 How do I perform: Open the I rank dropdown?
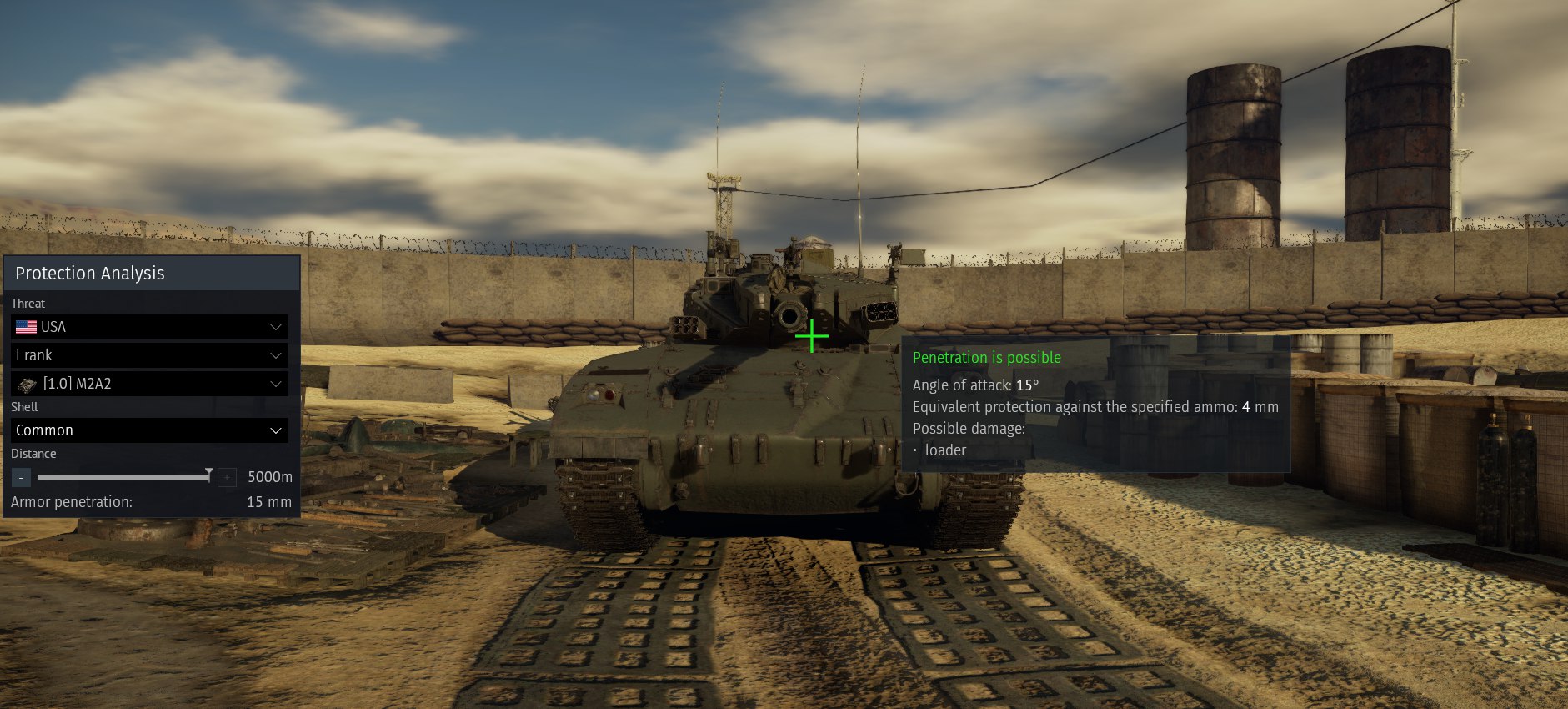click(x=149, y=355)
